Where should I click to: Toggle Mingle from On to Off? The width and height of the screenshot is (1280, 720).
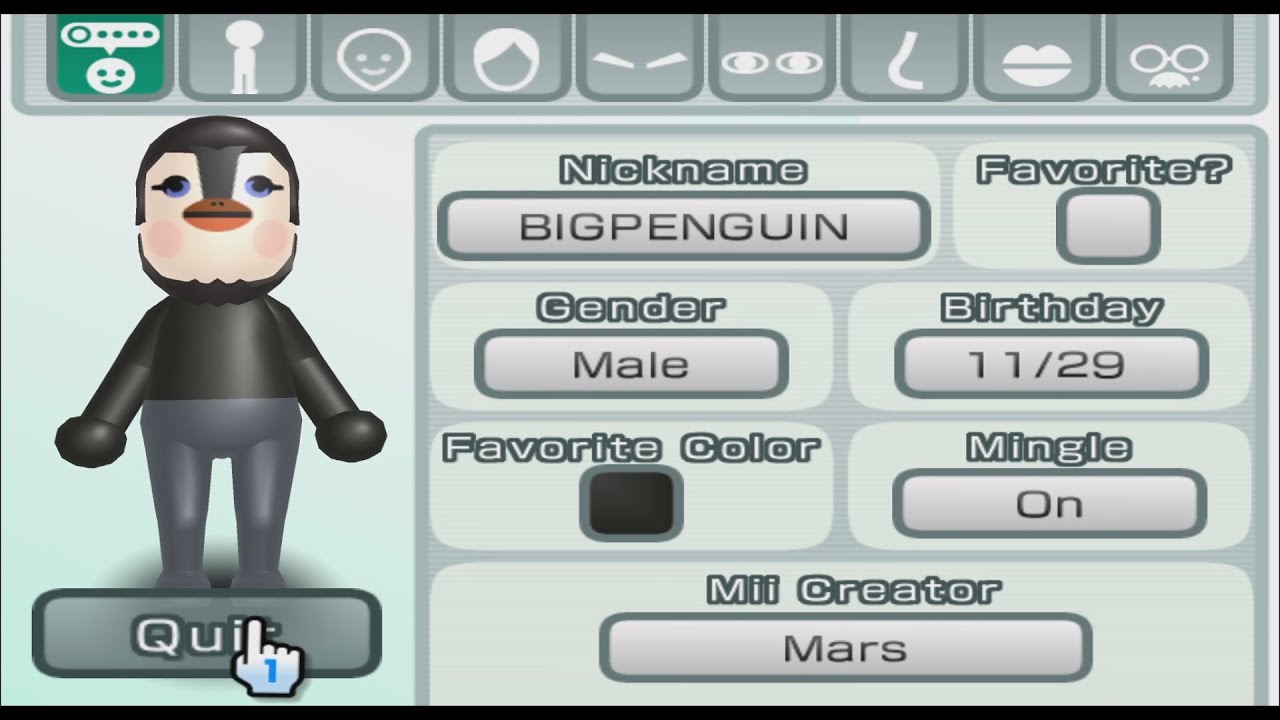[1048, 503]
